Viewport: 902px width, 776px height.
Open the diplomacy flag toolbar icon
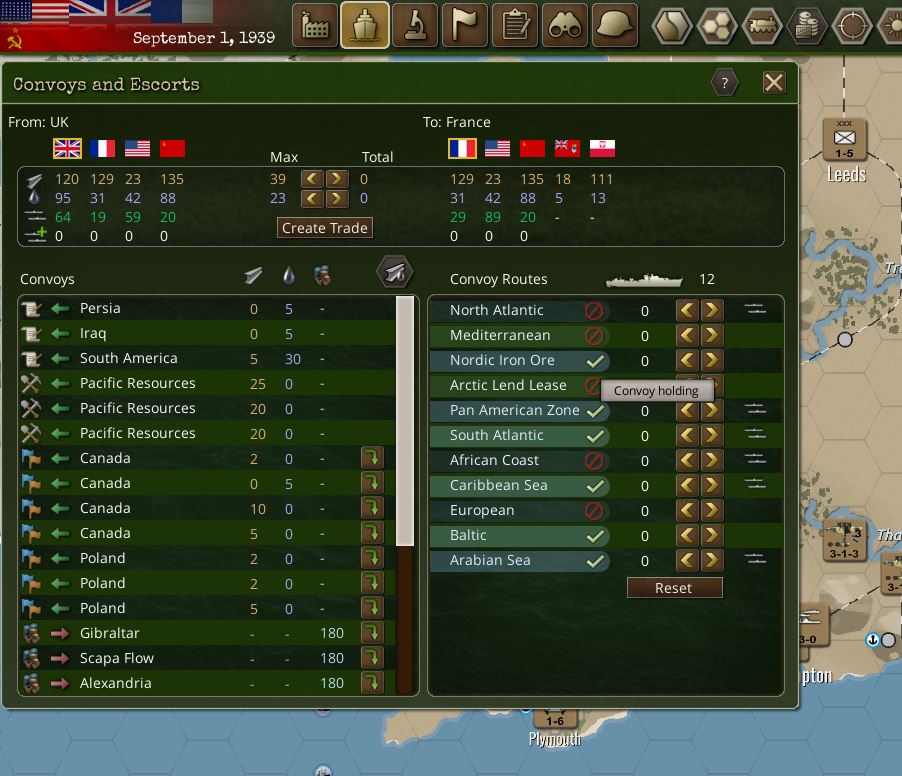[x=465, y=26]
